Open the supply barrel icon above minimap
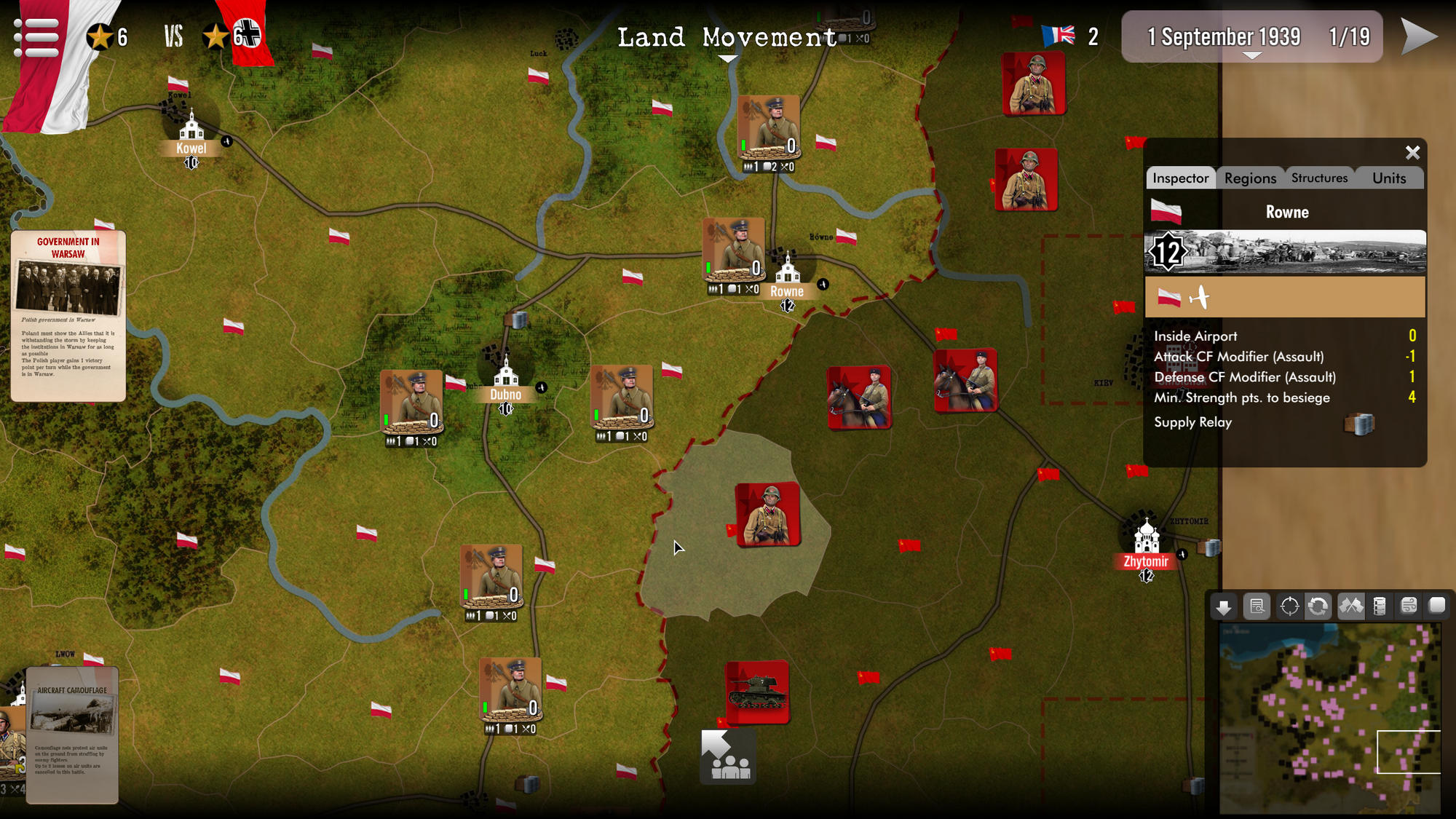 1380,606
